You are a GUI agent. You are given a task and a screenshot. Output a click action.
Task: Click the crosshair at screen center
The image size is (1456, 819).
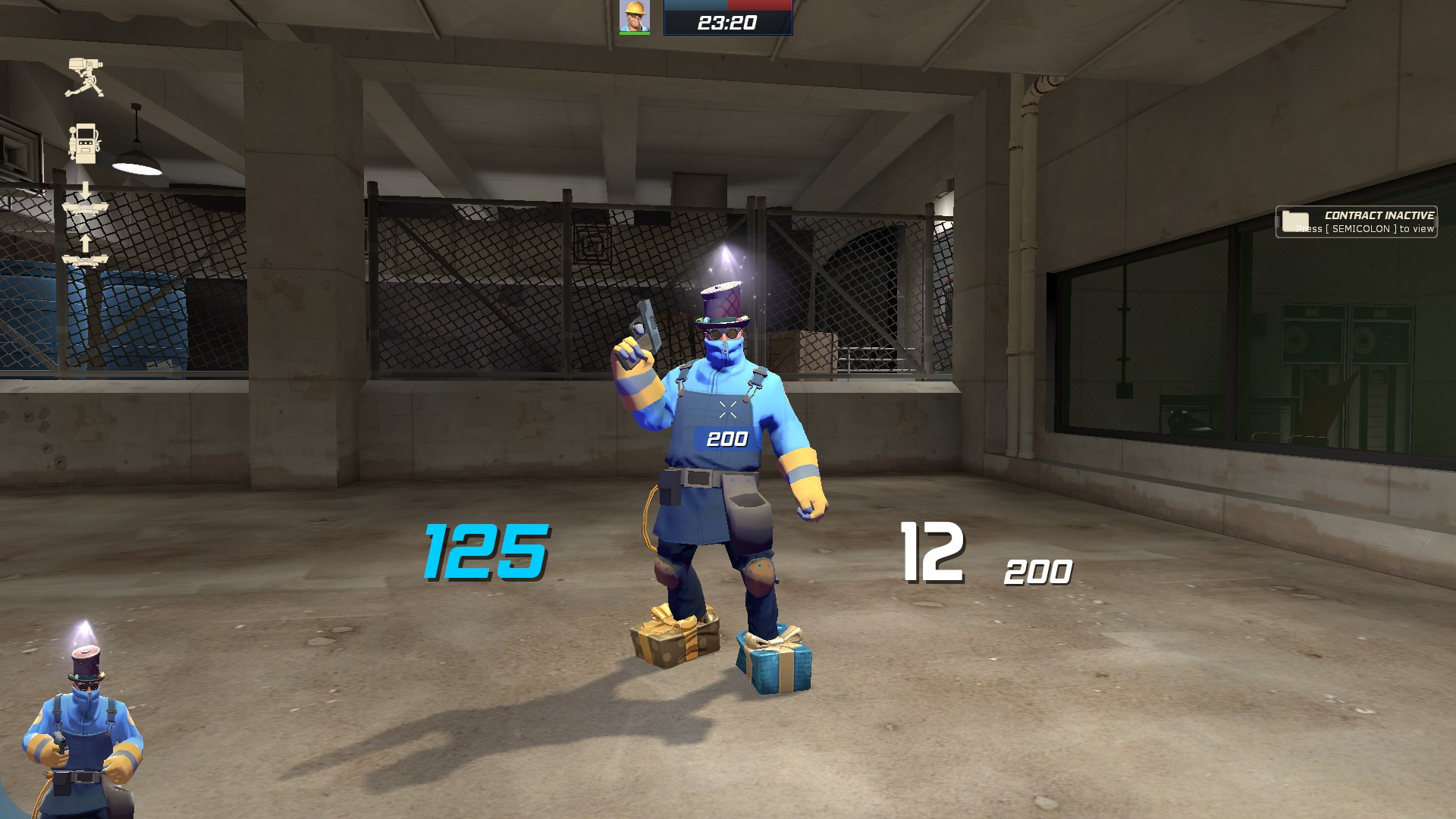coord(728,409)
